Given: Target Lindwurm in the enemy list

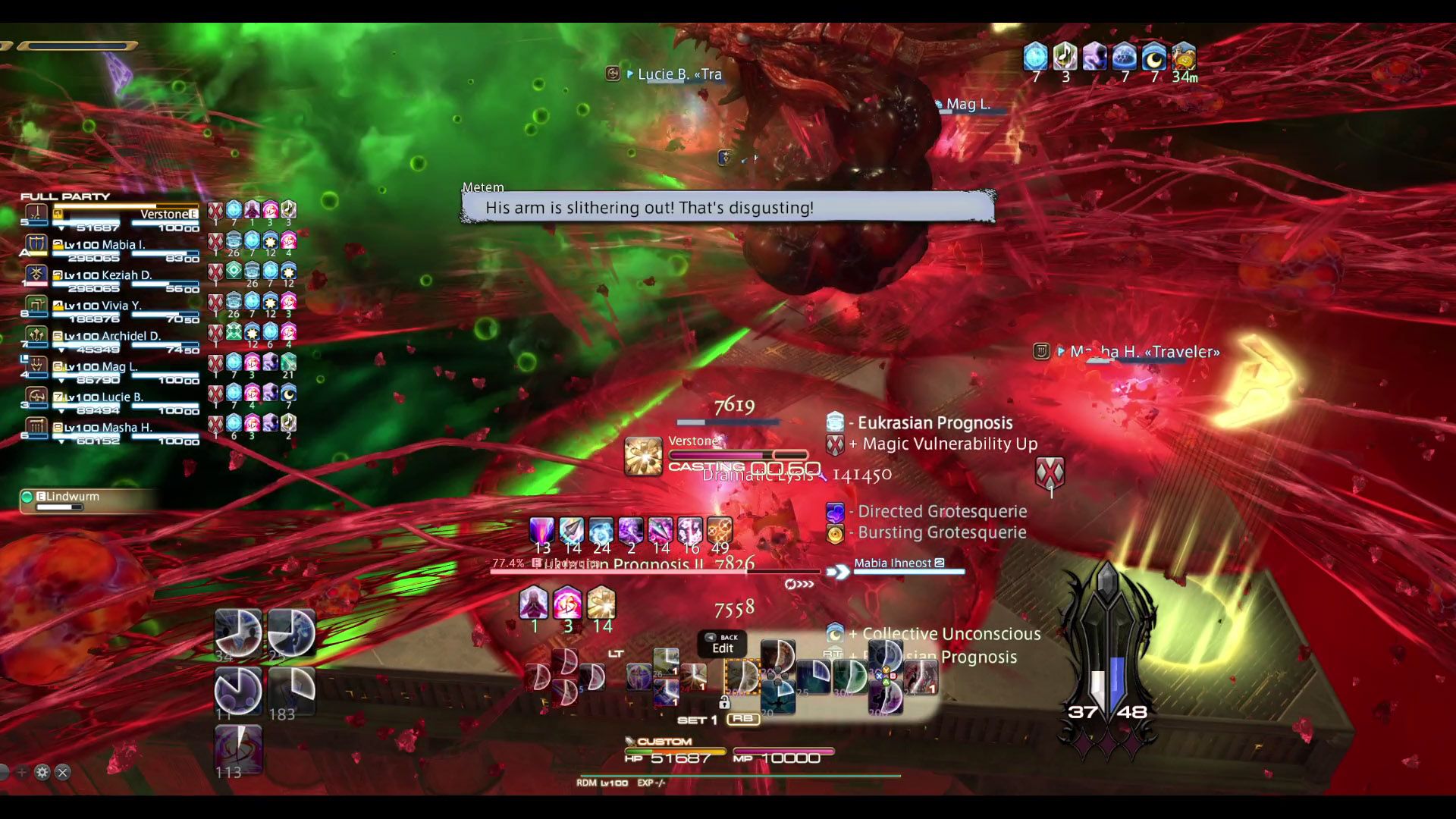Looking at the screenshot, I should click(x=73, y=497).
